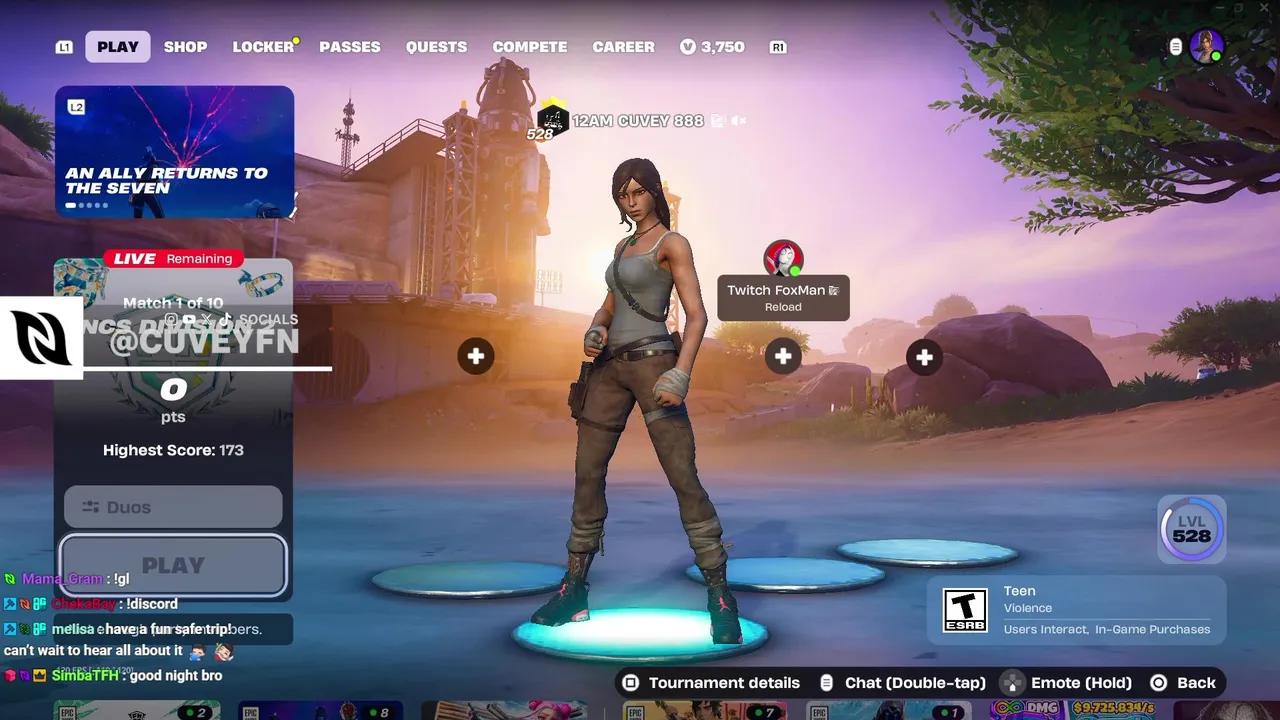Click the Tournament details icon
Viewport: 1280px width, 720px height.
point(631,682)
